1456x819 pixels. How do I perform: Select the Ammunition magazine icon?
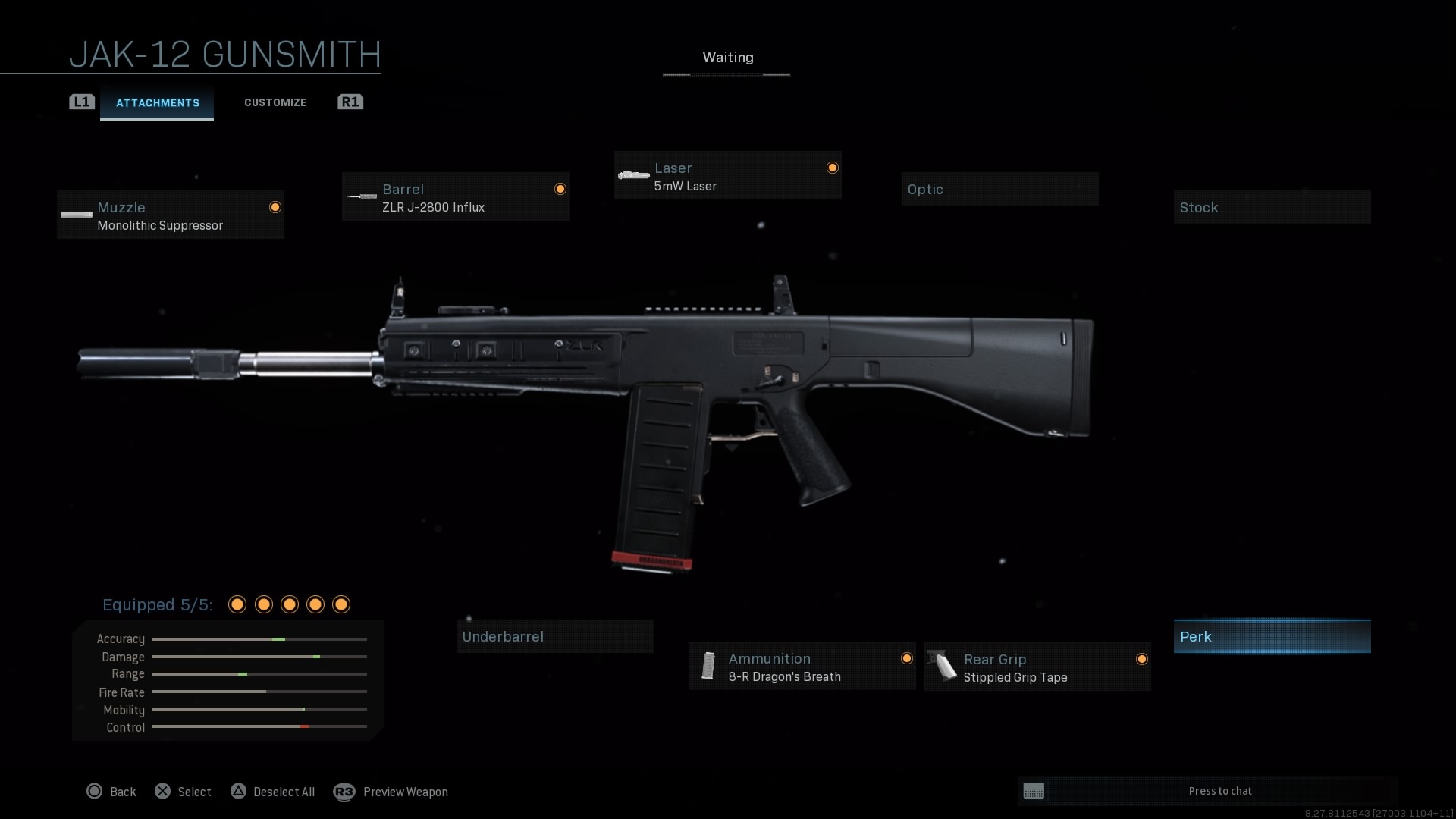pyautogui.click(x=709, y=667)
